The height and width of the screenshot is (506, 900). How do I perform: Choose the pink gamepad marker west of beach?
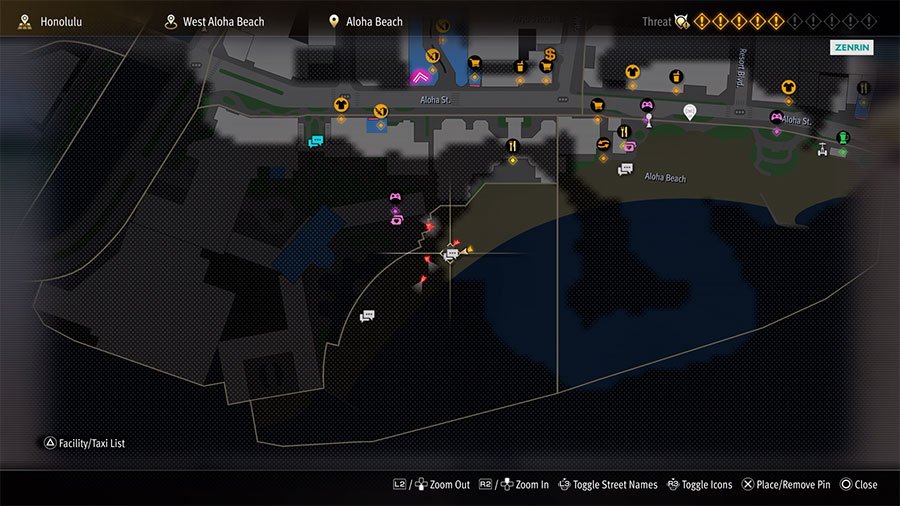coord(395,197)
